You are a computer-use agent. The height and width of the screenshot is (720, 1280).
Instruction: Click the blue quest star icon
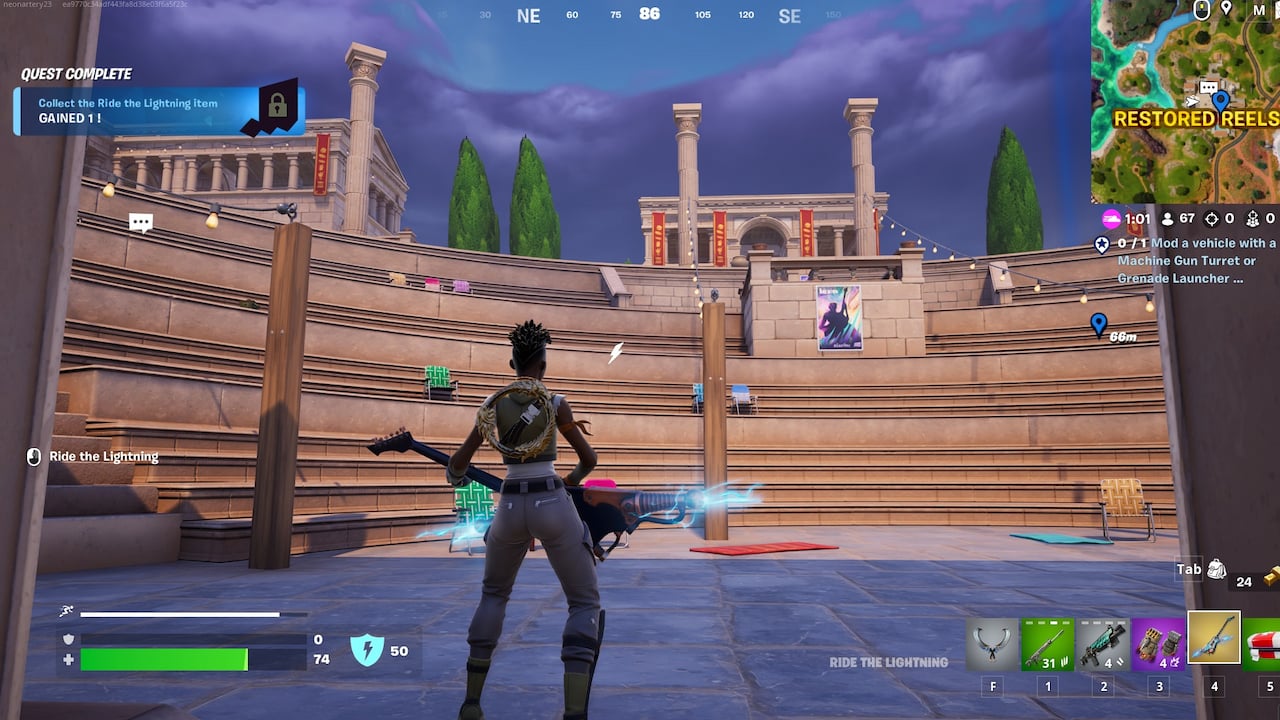click(x=1101, y=245)
